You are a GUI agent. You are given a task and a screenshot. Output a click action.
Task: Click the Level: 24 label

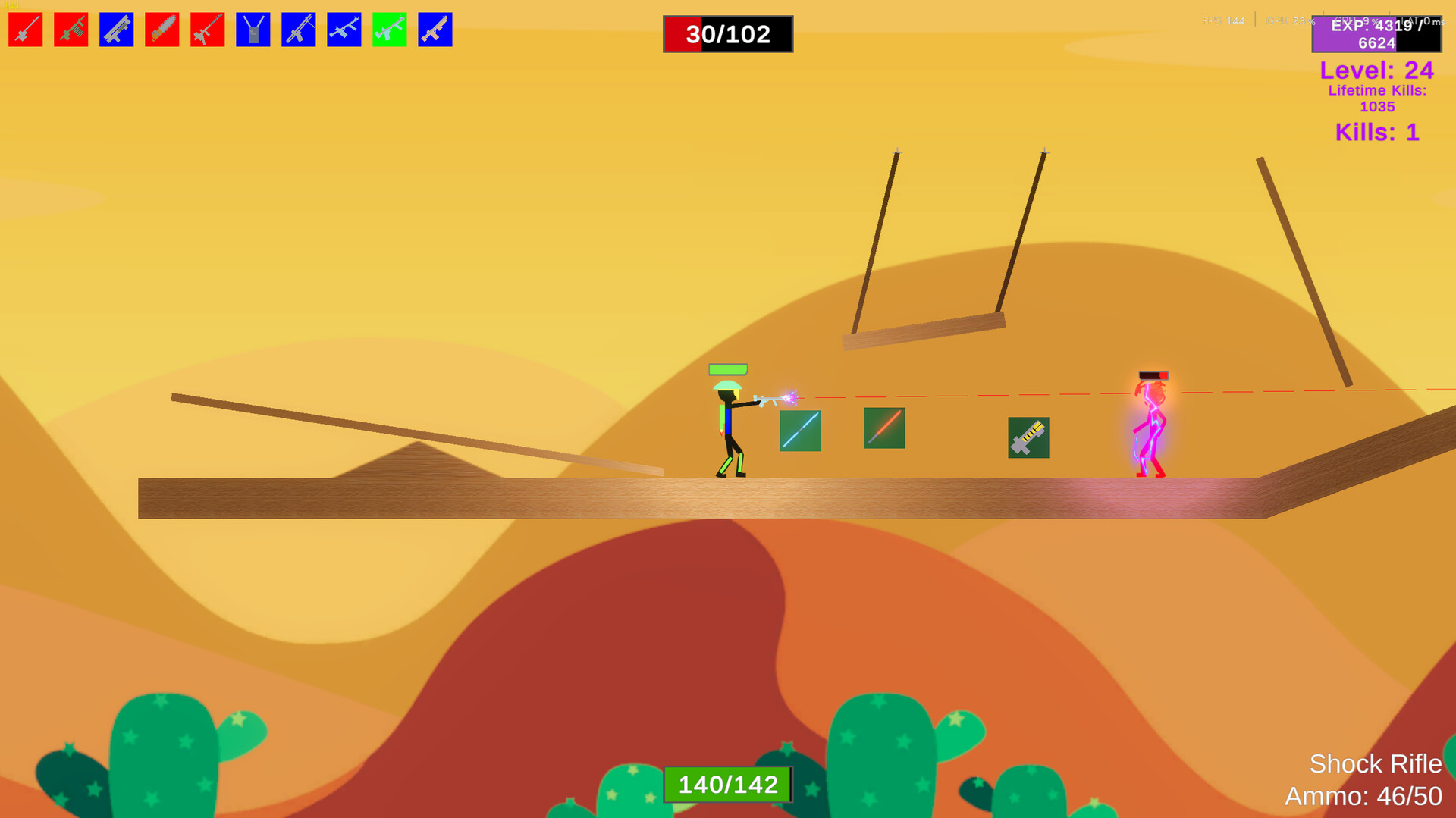[1376, 71]
